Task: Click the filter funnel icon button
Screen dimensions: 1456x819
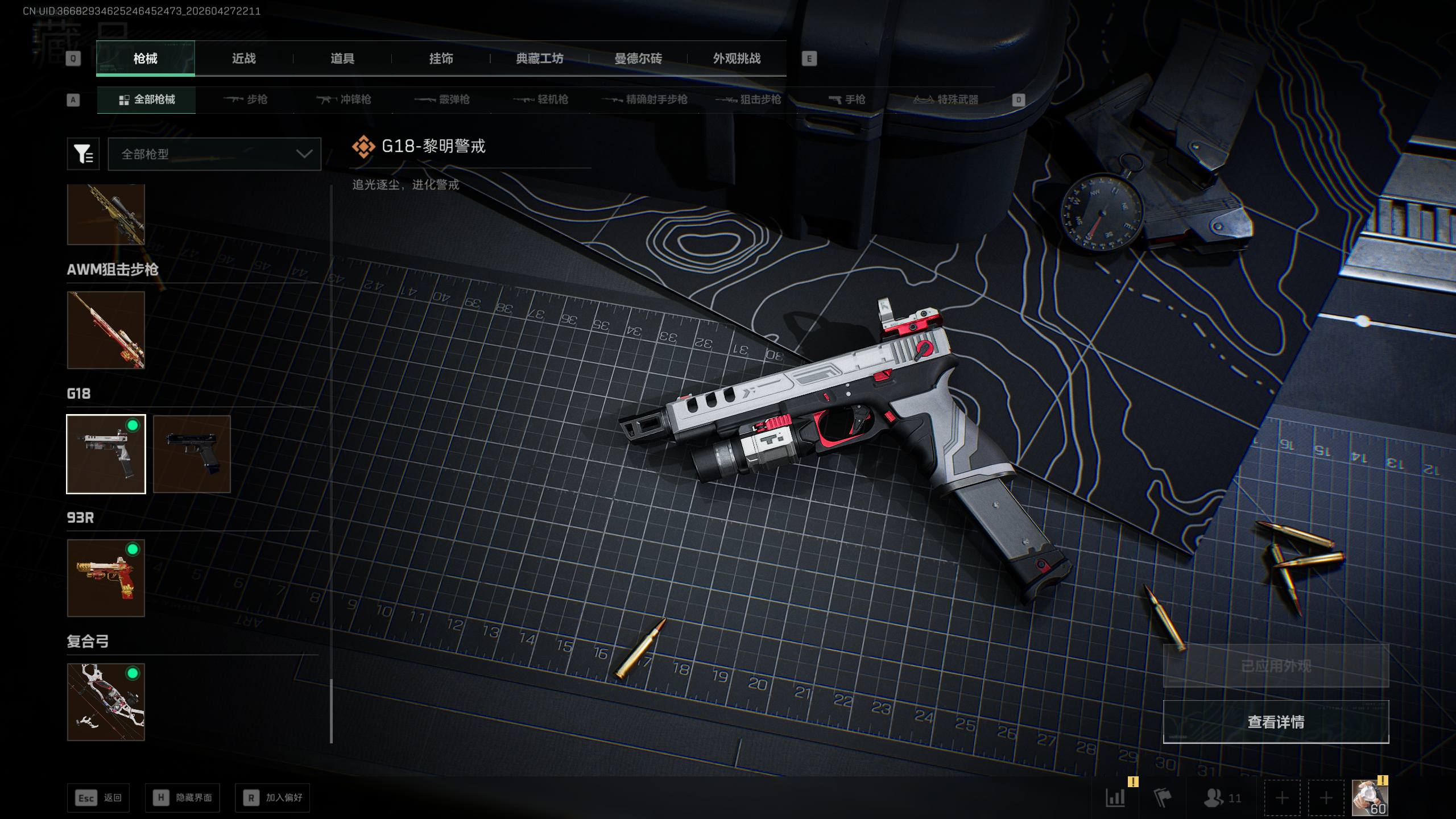Action: [83, 154]
